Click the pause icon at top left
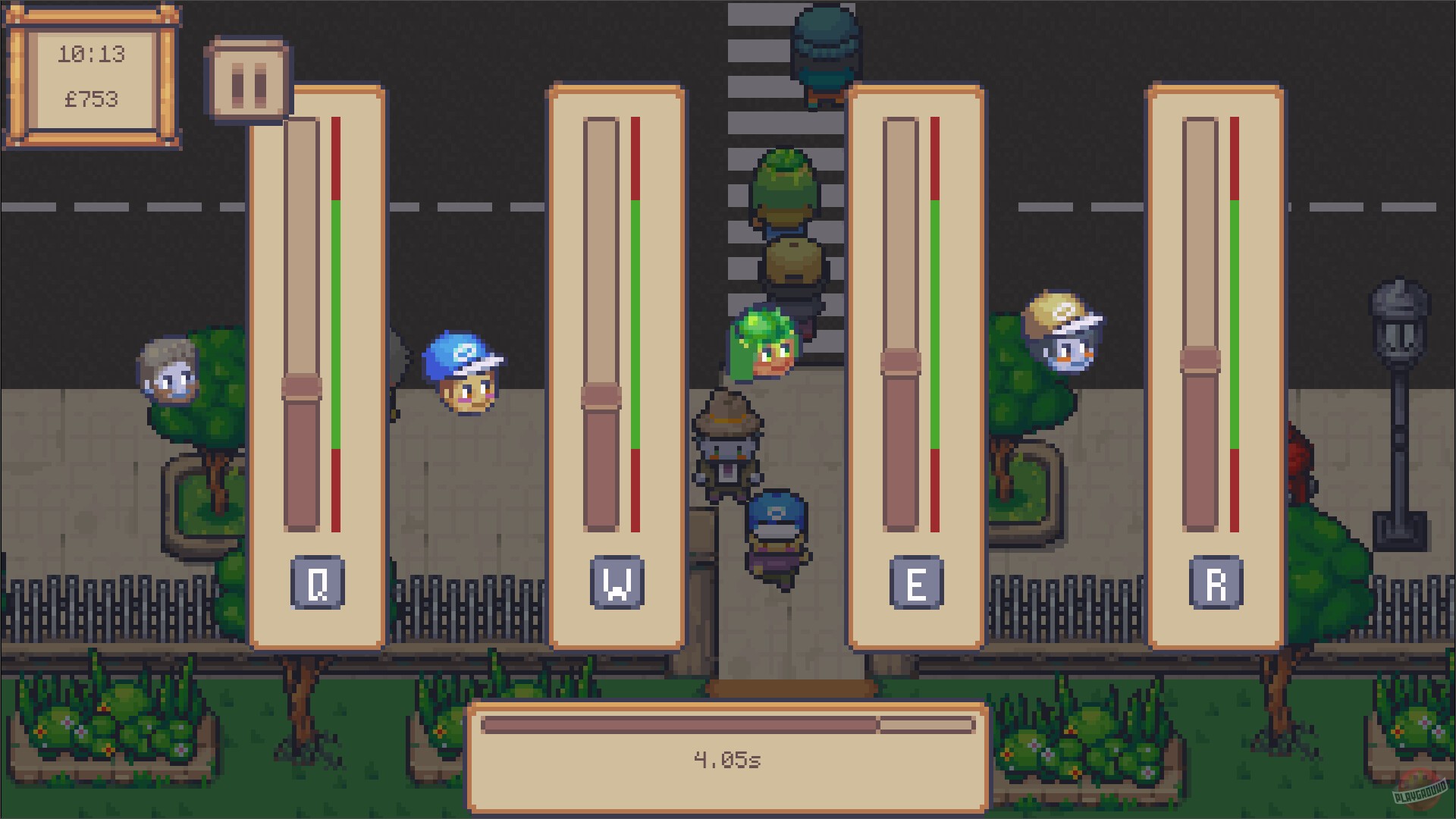This screenshot has width=1456, height=819. 248,78
